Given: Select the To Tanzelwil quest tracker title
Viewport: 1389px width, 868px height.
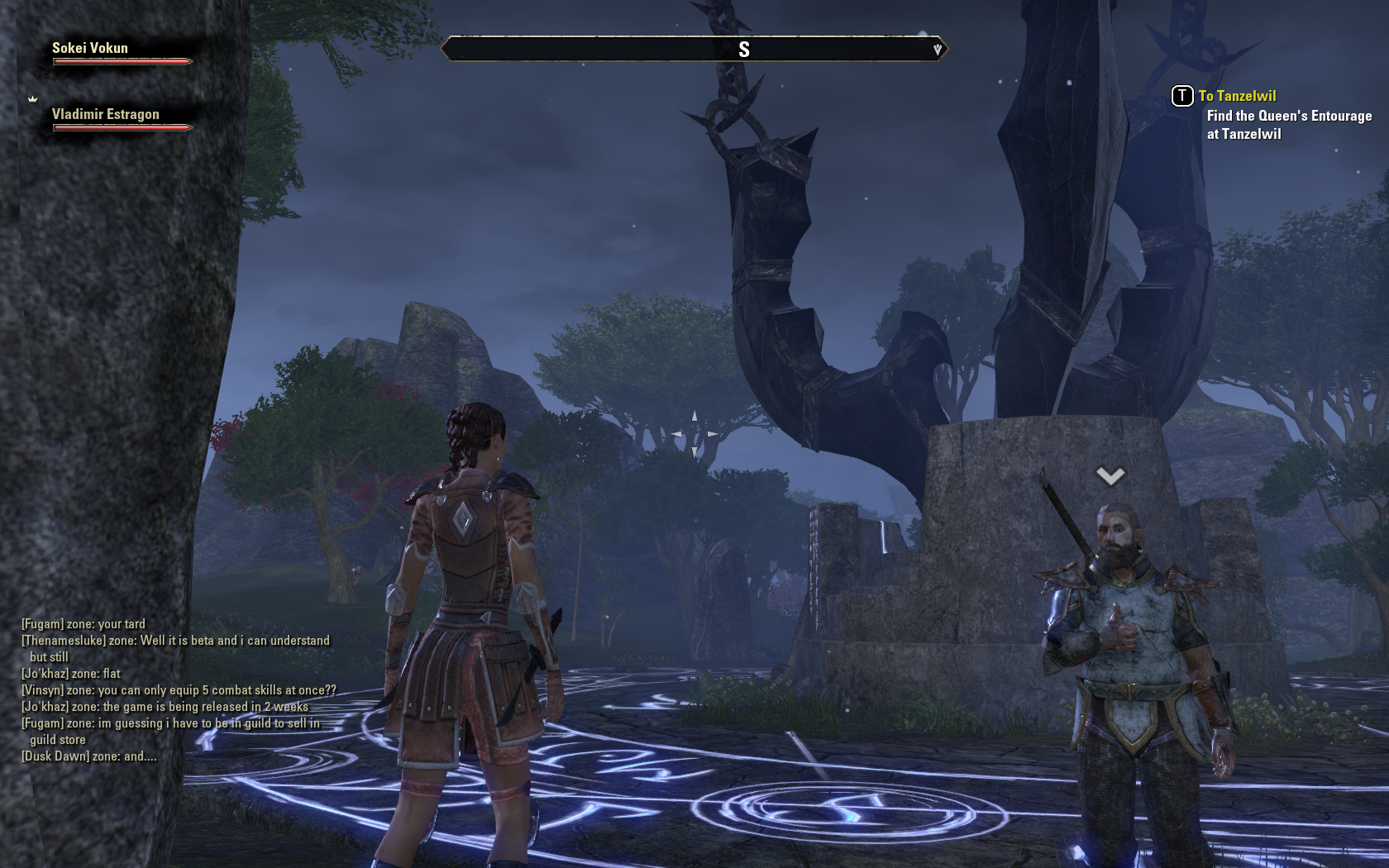Looking at the screenshot, I should [1237, 96].
